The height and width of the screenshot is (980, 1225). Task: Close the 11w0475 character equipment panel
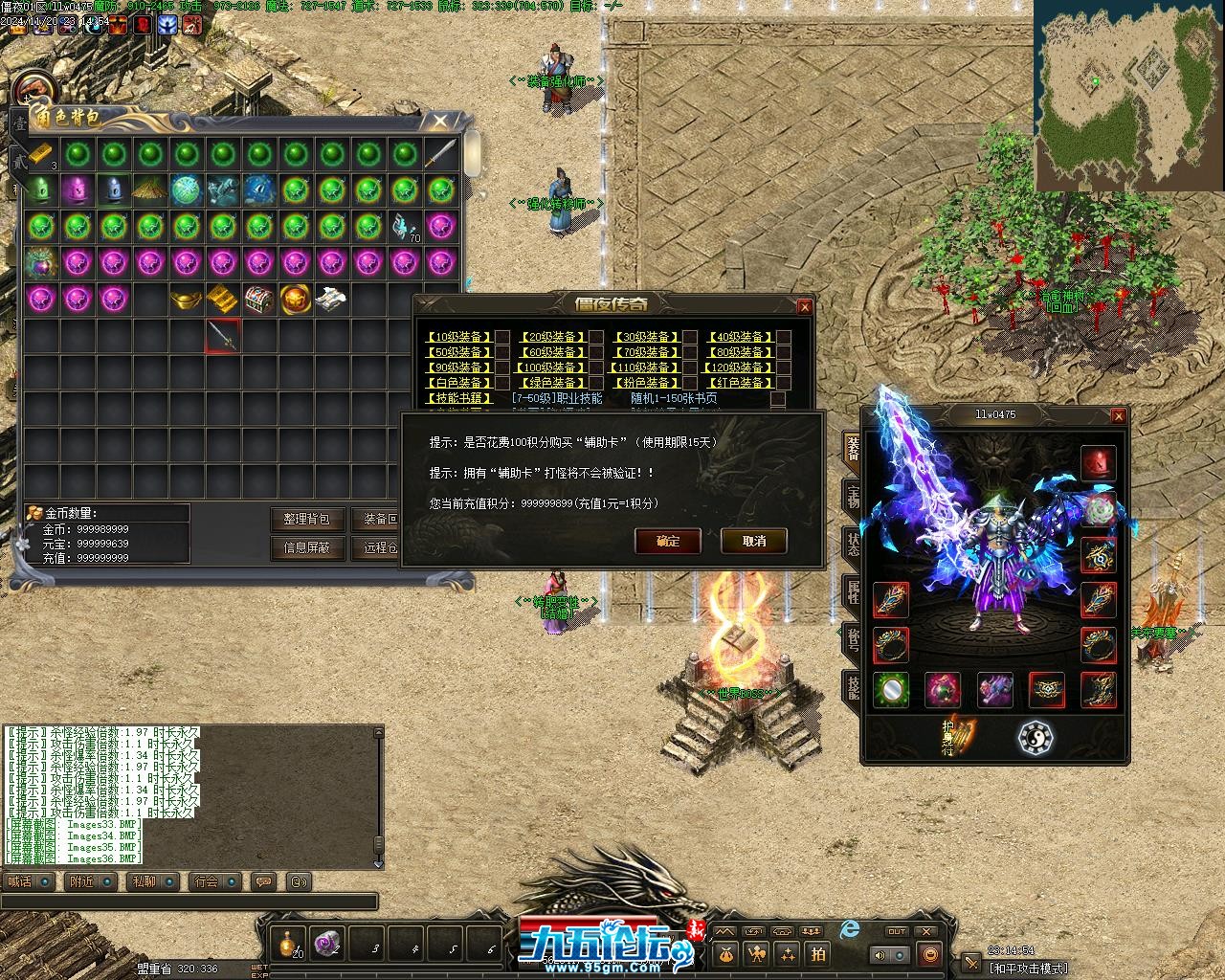coord(1118,415)
